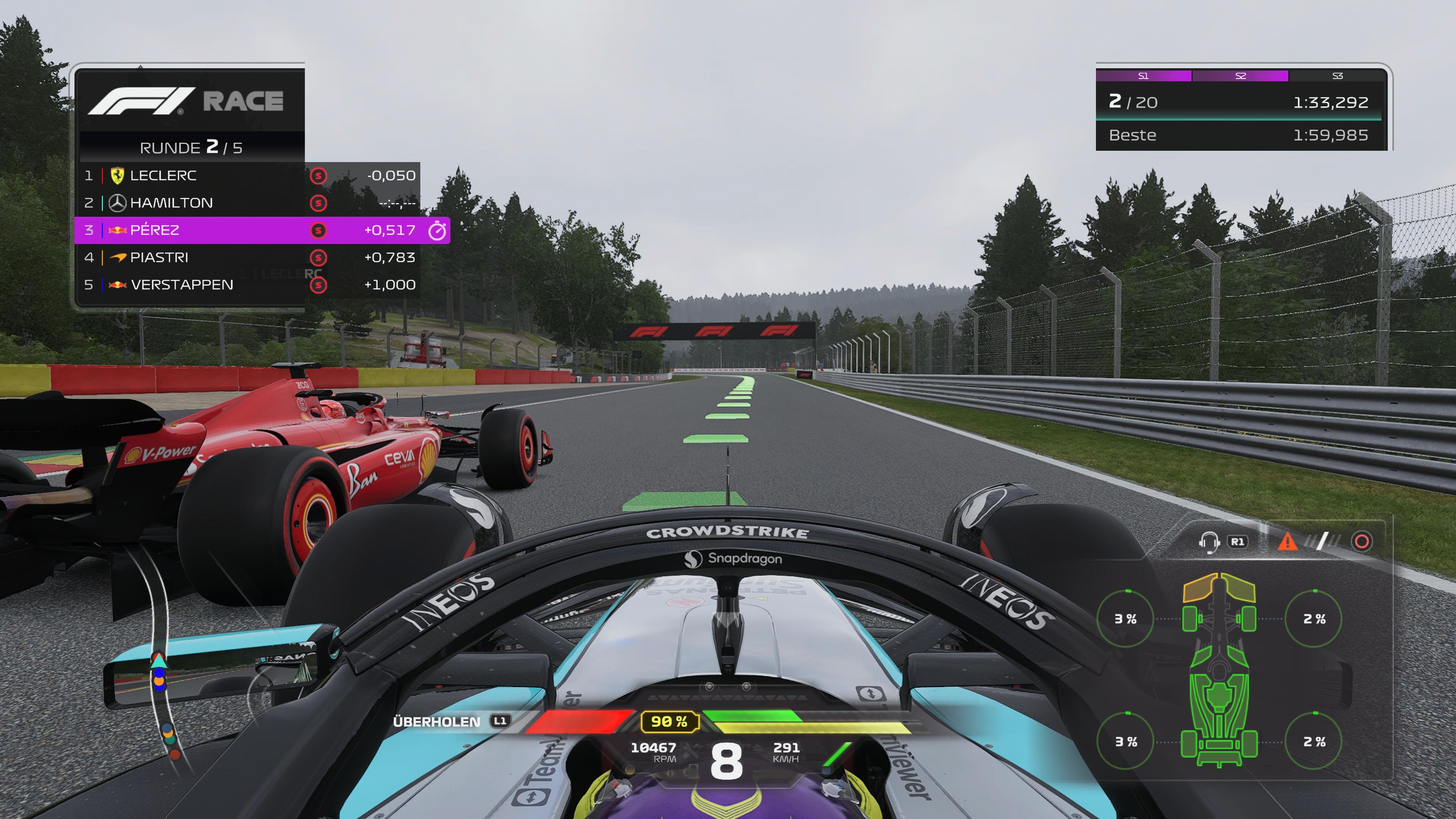
Task: Click the stopwatch icon on the Pérez row
Action: 437,230
